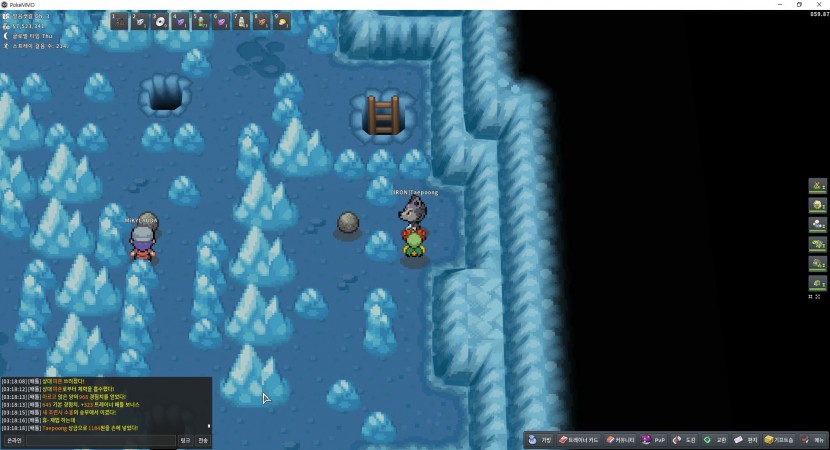Select hotbar slot 9 yellow item
This screenshot has width=830, height=450.
282,21
